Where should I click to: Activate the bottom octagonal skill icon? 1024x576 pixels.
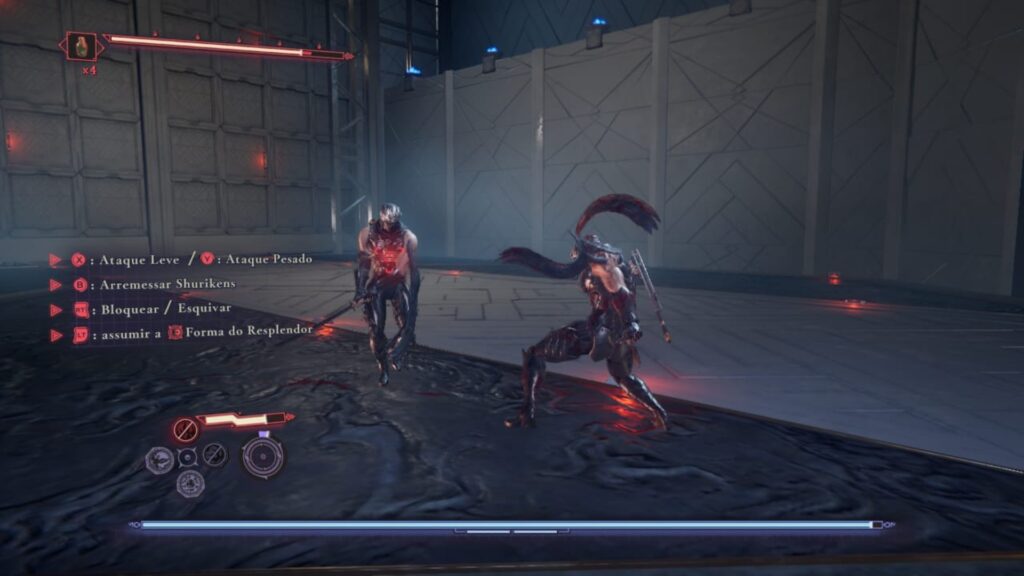[190, 484]
